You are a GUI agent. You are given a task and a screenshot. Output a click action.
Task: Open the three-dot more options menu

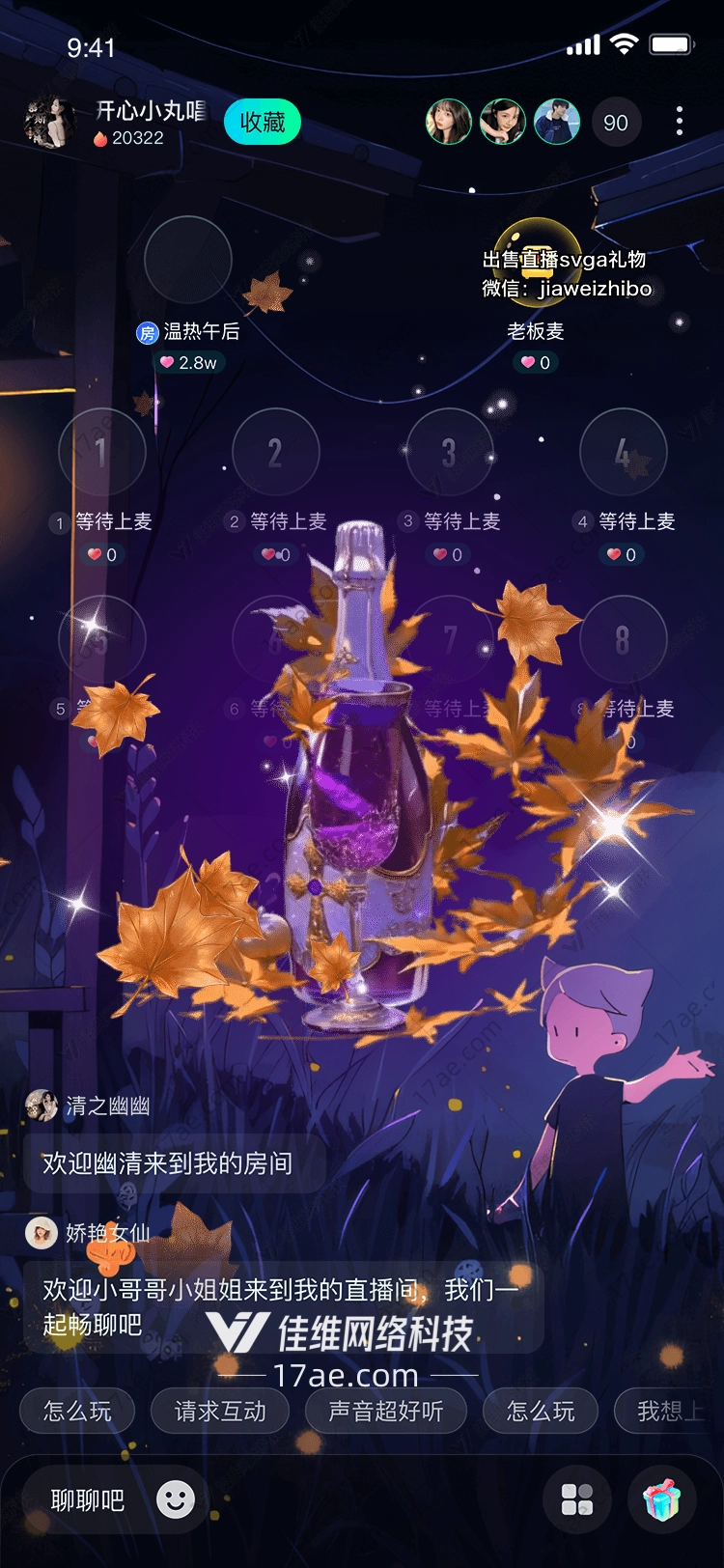680,122
